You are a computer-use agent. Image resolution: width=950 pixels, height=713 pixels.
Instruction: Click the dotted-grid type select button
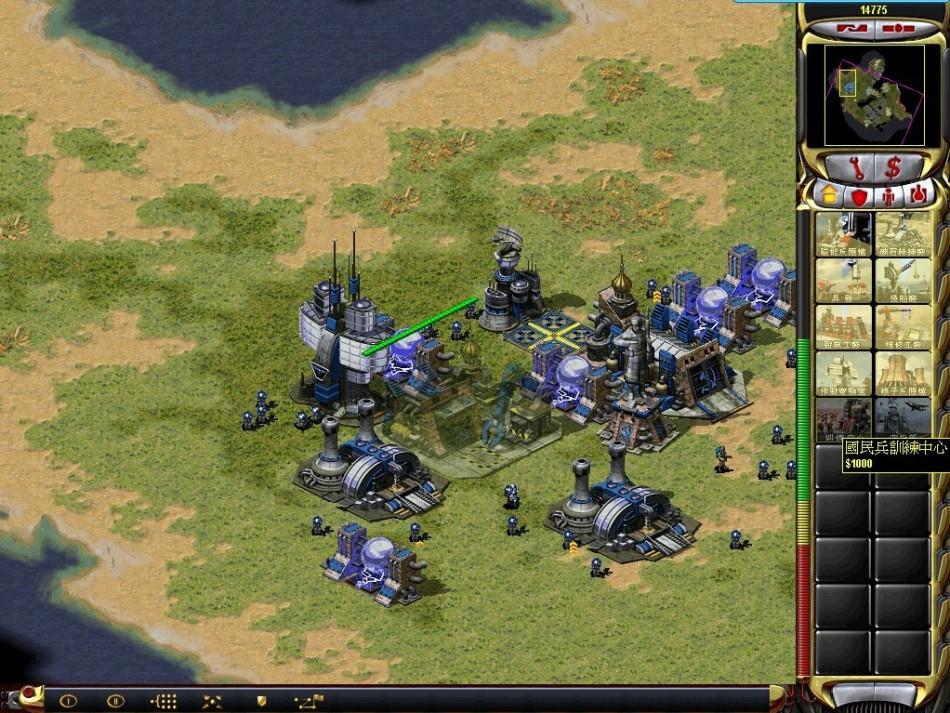pos(164,700)
